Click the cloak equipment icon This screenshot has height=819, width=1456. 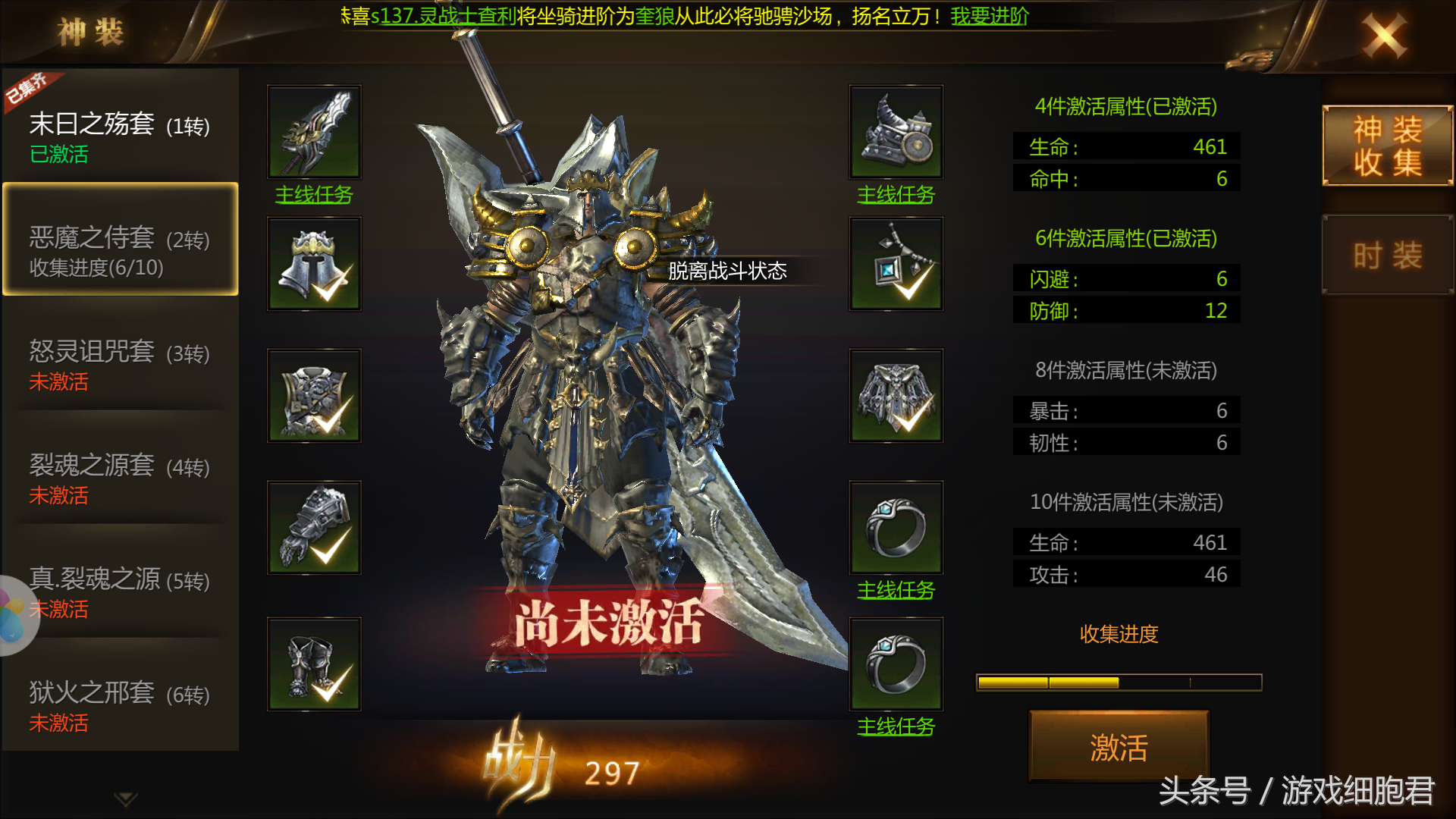tap(896, 395)
